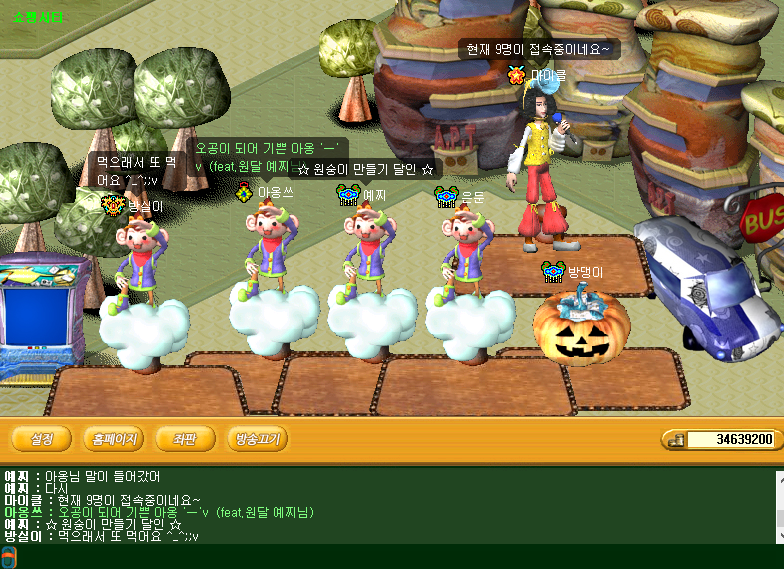The width and height of the screenshot is (784, 569).
Task: Open the 좌판 stall button
Action: point(185,439)
